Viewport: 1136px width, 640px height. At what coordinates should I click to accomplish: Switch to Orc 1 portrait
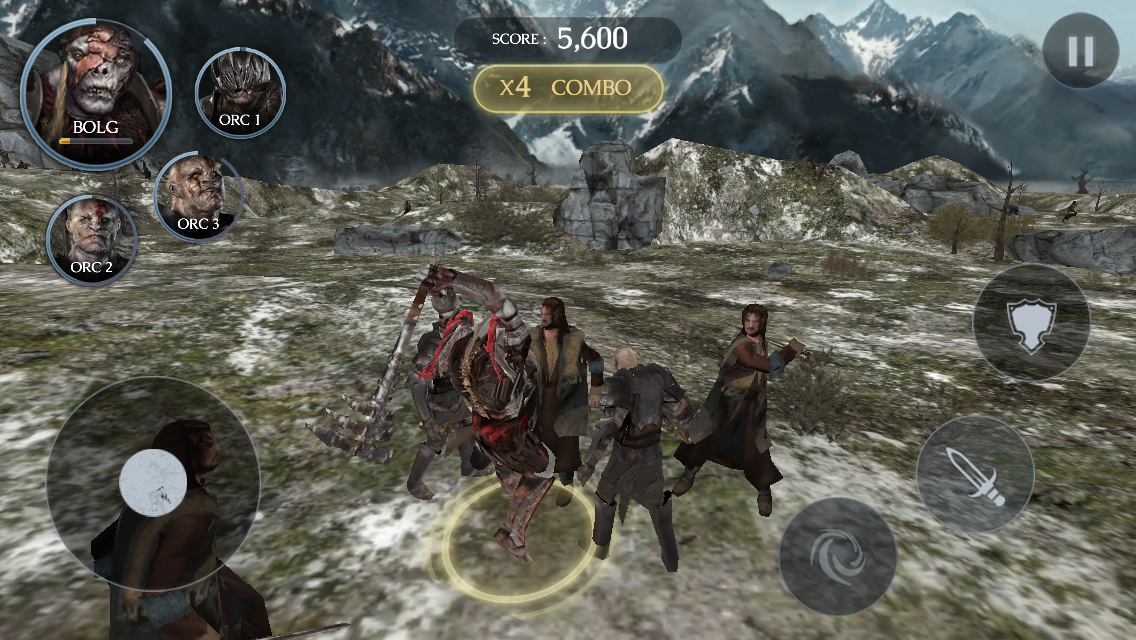click(240, 92)
